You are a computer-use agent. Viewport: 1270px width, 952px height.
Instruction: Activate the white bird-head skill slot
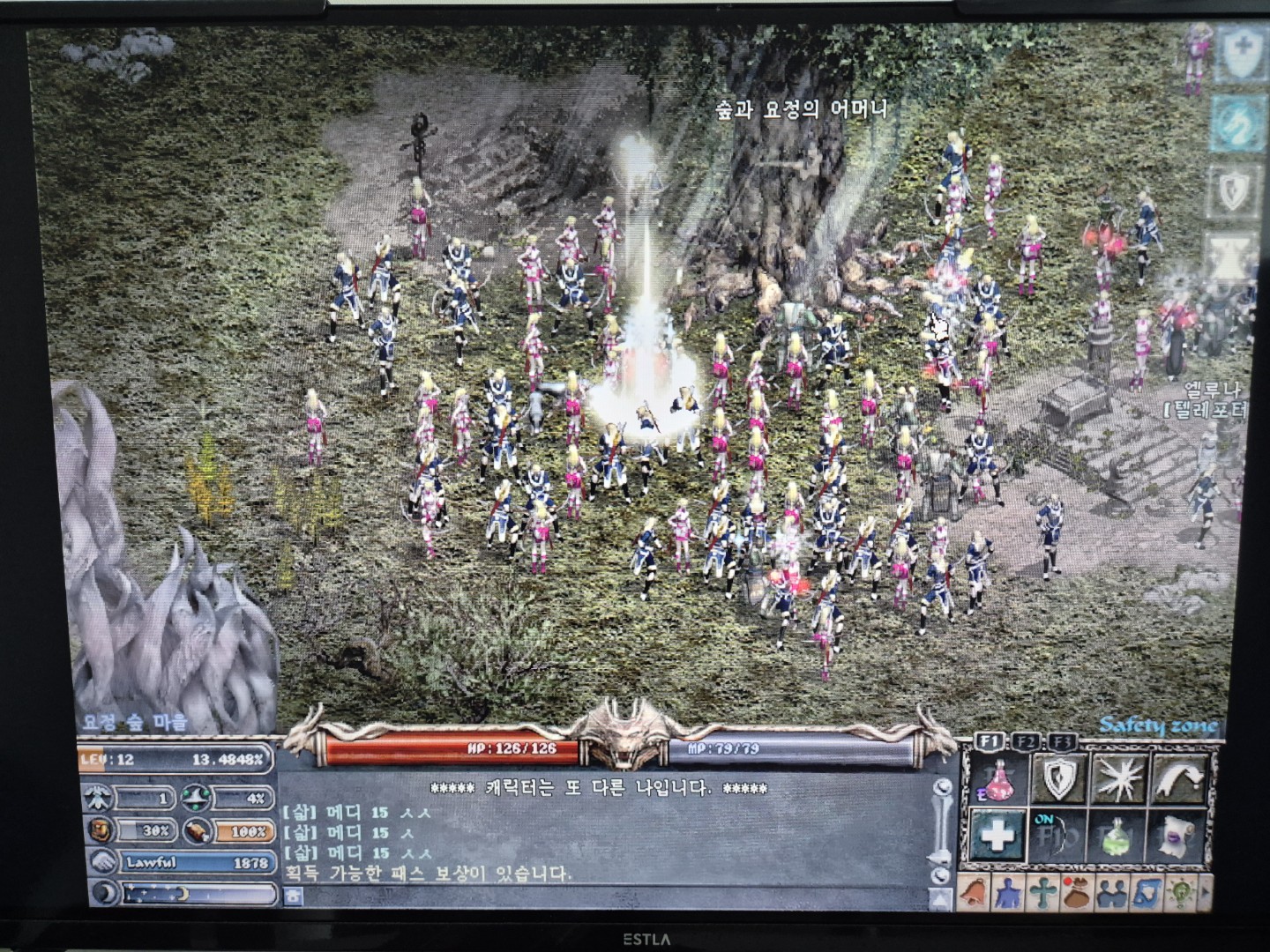point(1179,780)
